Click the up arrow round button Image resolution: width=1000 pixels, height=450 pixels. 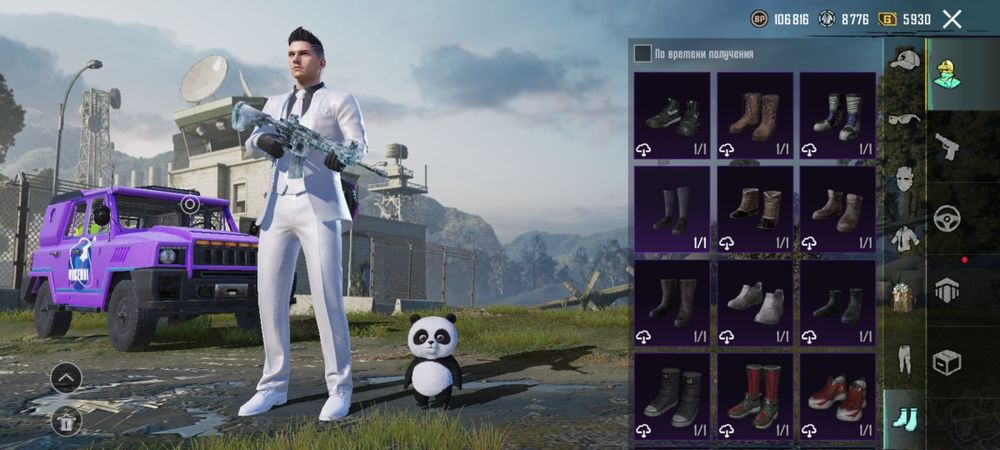[66, 378]
